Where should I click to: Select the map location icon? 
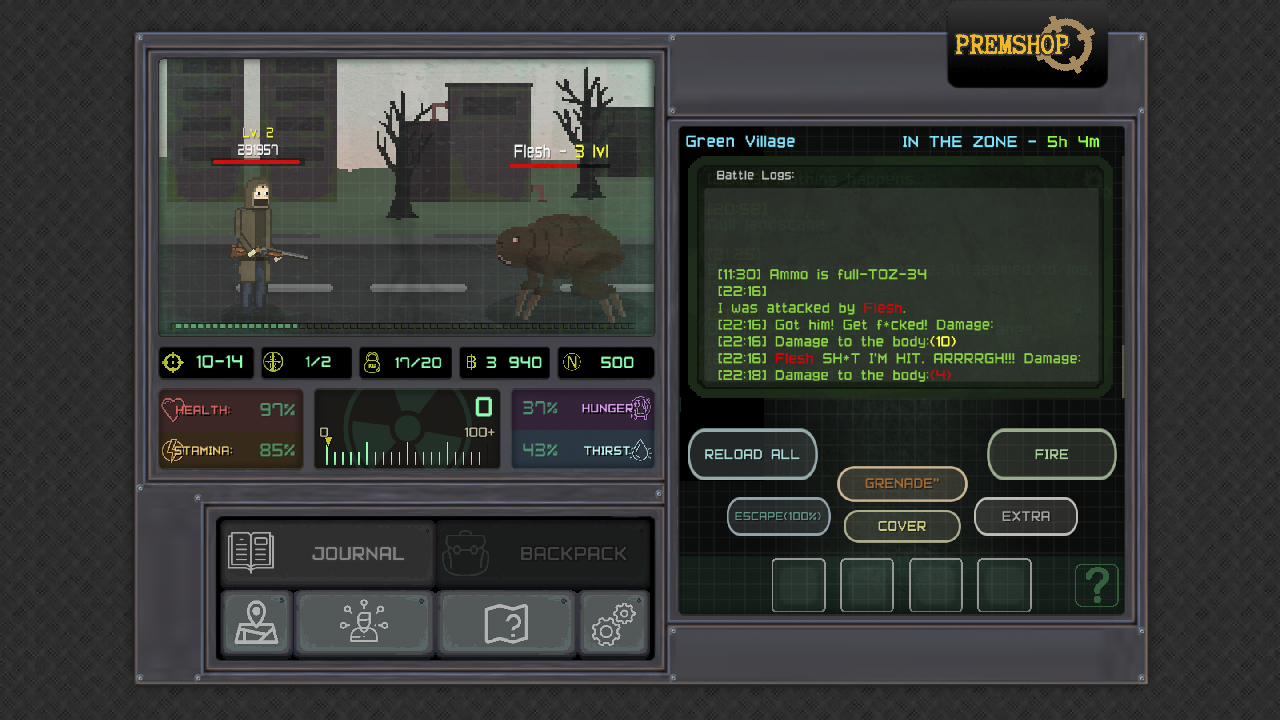pos(256,623)
